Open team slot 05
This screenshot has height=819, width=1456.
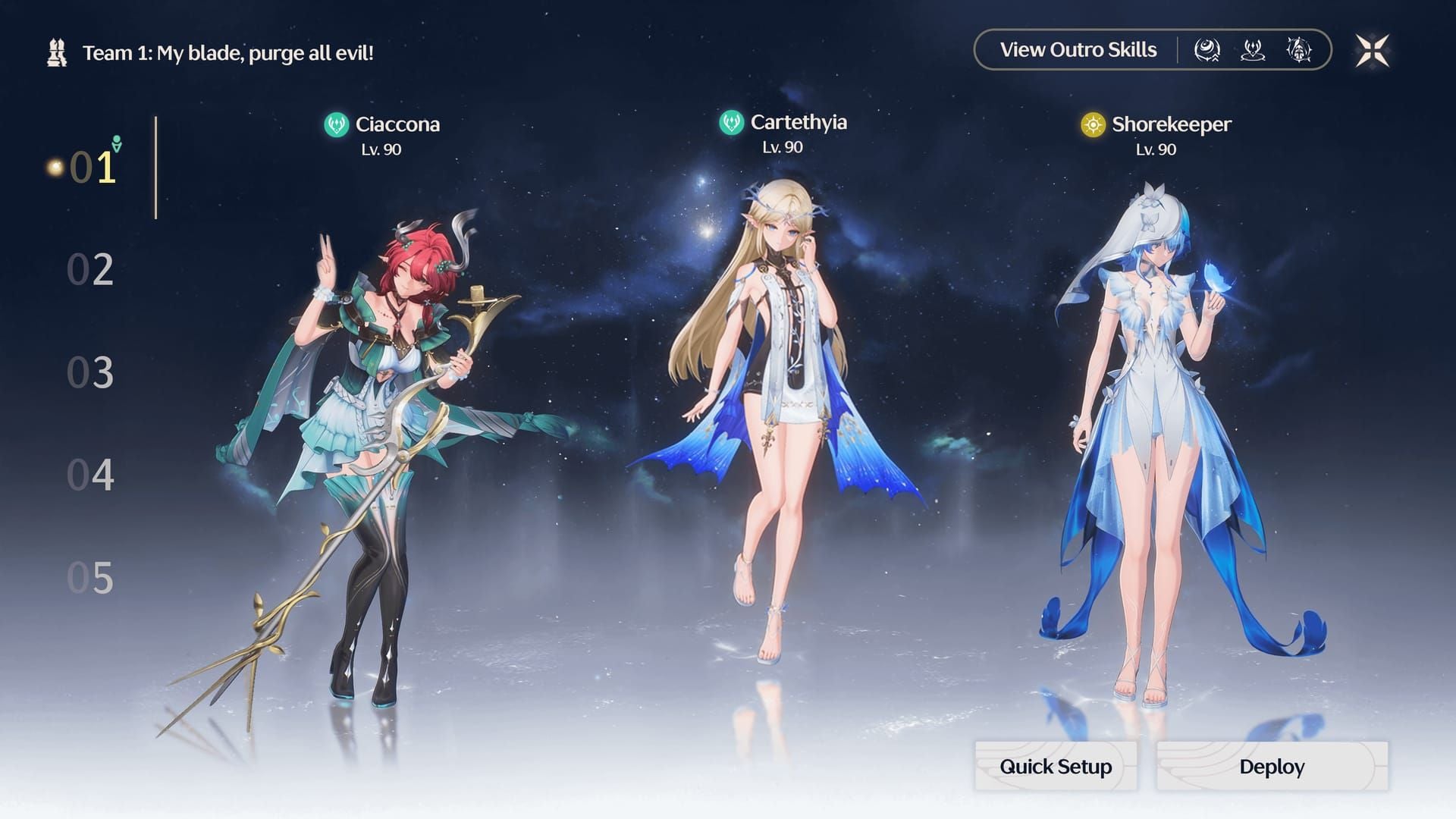[x=90, y=579]
